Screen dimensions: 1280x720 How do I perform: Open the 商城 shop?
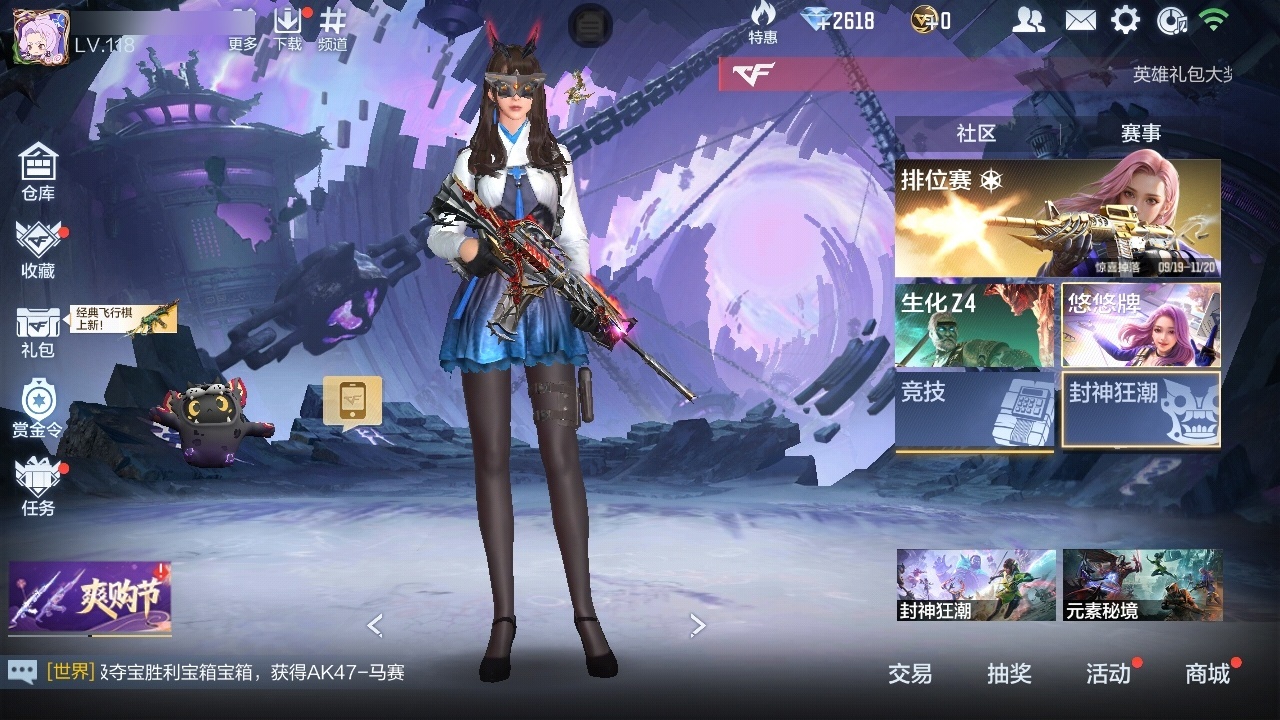coord(1208,674)
